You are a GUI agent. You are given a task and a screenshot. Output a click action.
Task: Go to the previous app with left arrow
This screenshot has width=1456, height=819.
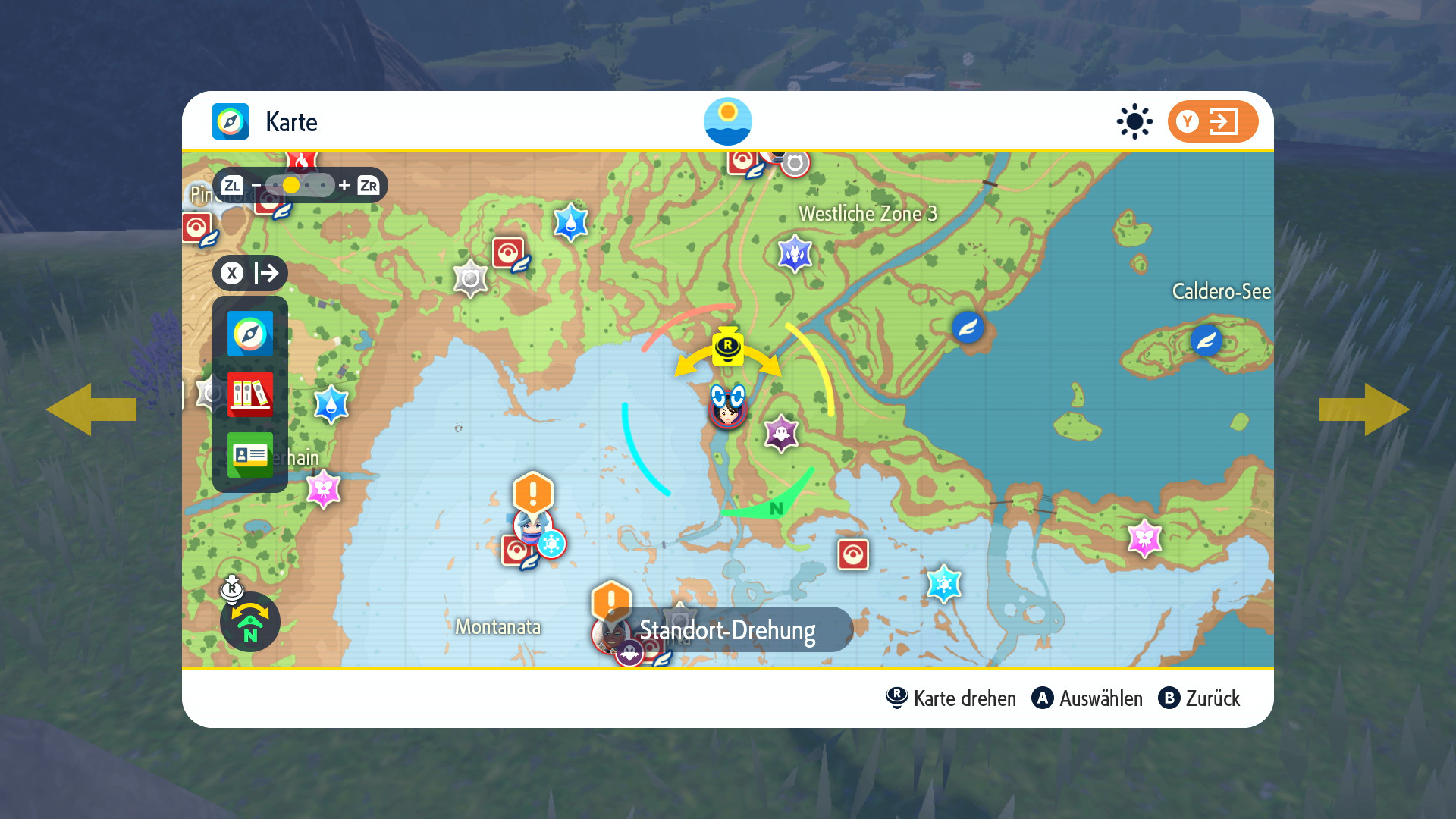coord(91,409)
